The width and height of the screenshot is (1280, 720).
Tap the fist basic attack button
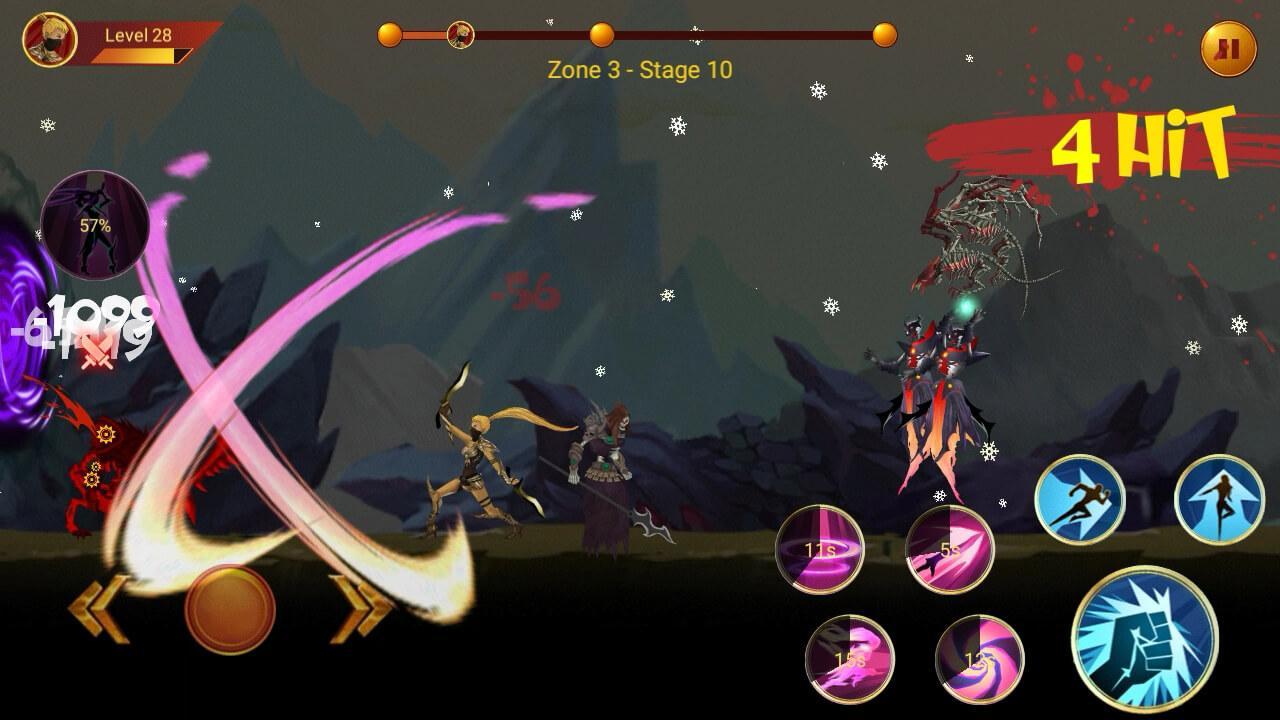[1144, 639]
